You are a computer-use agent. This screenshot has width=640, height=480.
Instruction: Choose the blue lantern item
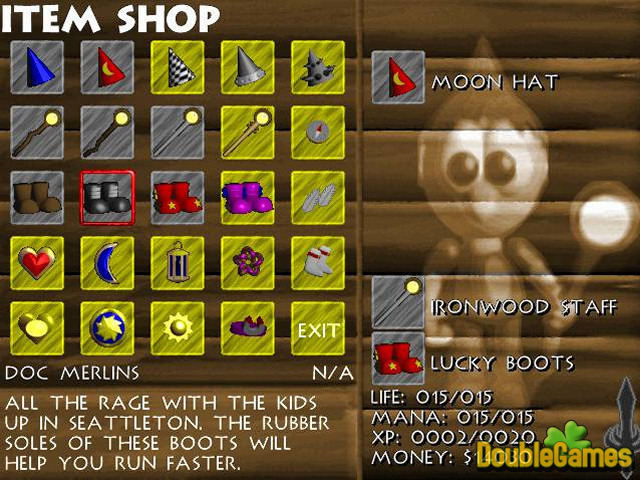pos(177,263)
